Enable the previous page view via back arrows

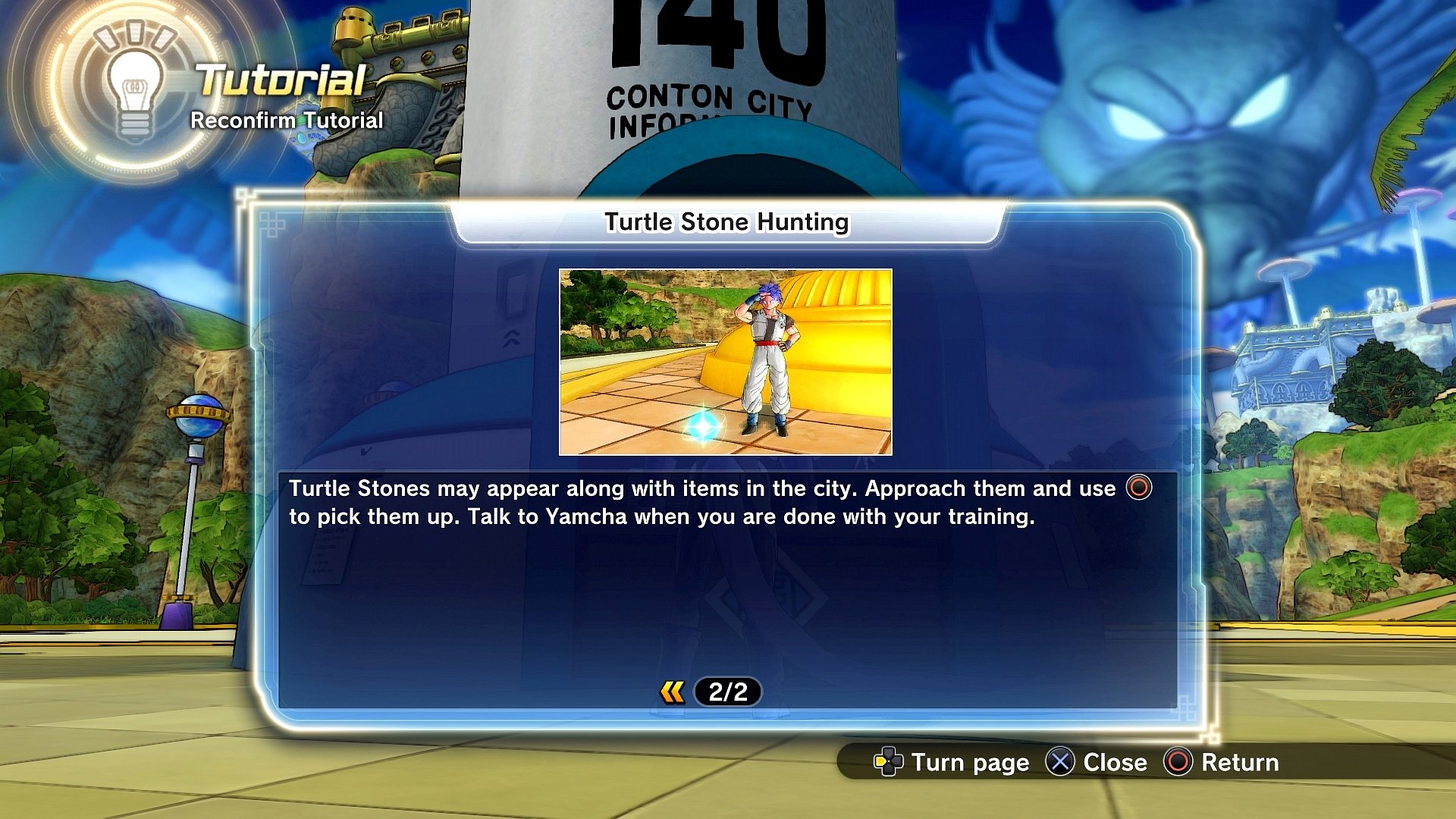pos(671,691)
